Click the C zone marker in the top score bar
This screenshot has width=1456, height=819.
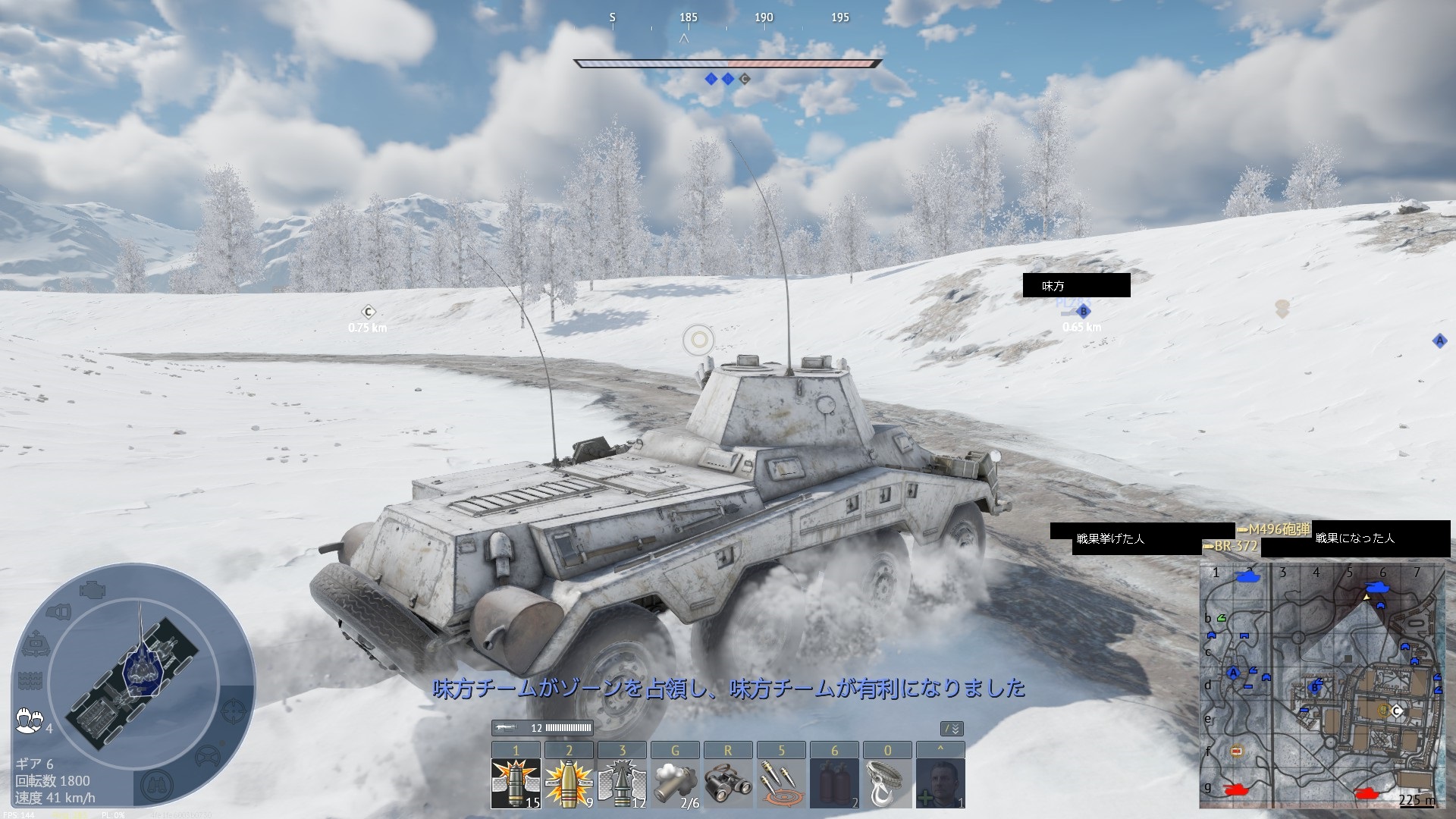[745, 79]
